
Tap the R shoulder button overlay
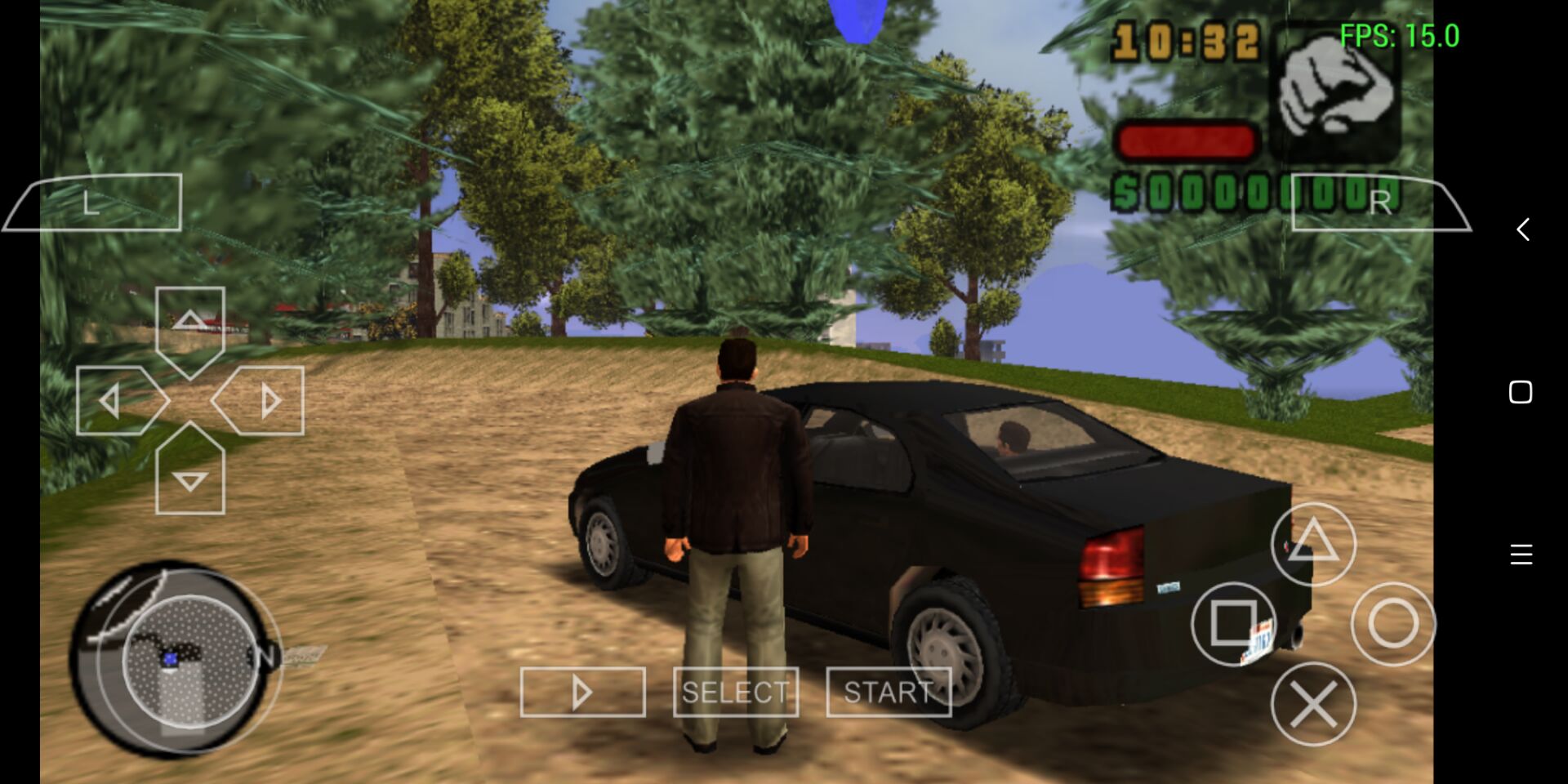pos(1380,203)
